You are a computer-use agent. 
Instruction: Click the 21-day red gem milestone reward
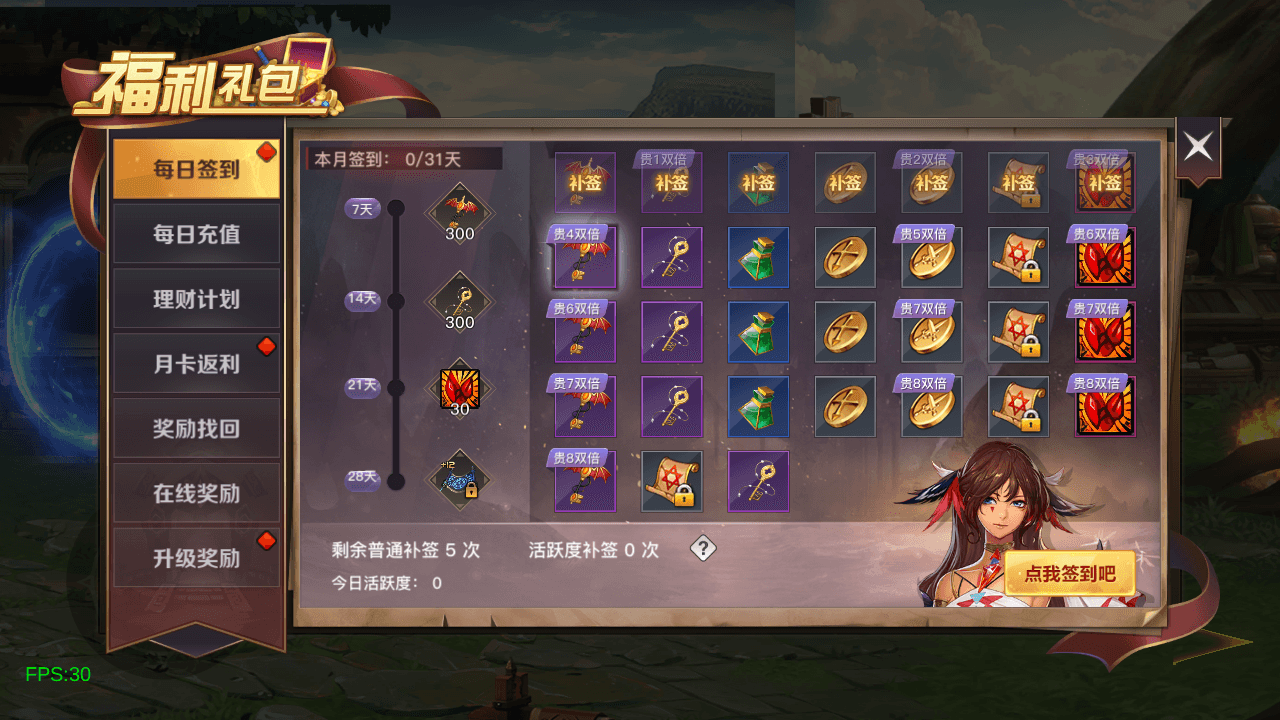[x=460, y=390]
